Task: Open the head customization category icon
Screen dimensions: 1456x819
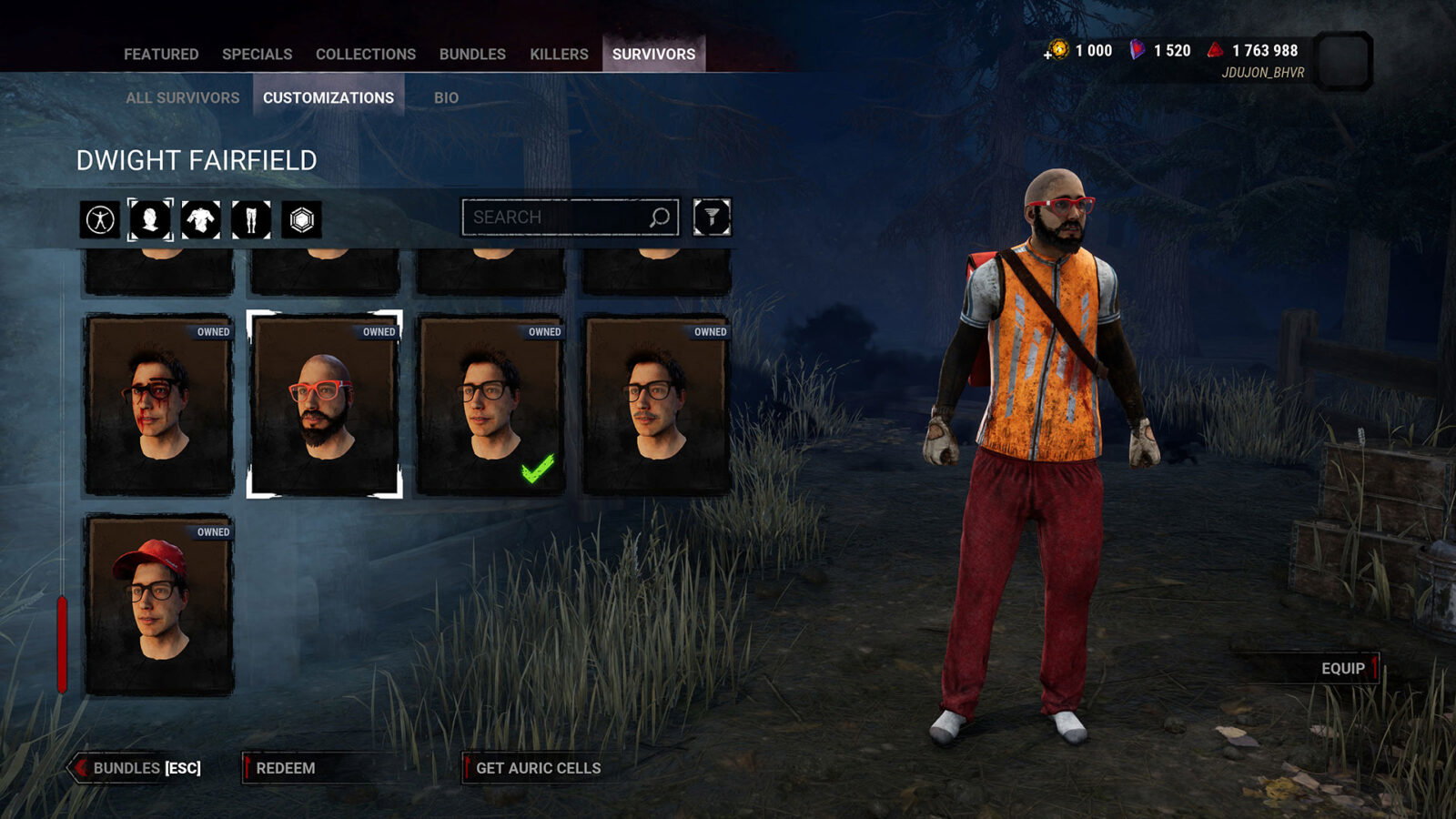Action: (x=150, y=217)
